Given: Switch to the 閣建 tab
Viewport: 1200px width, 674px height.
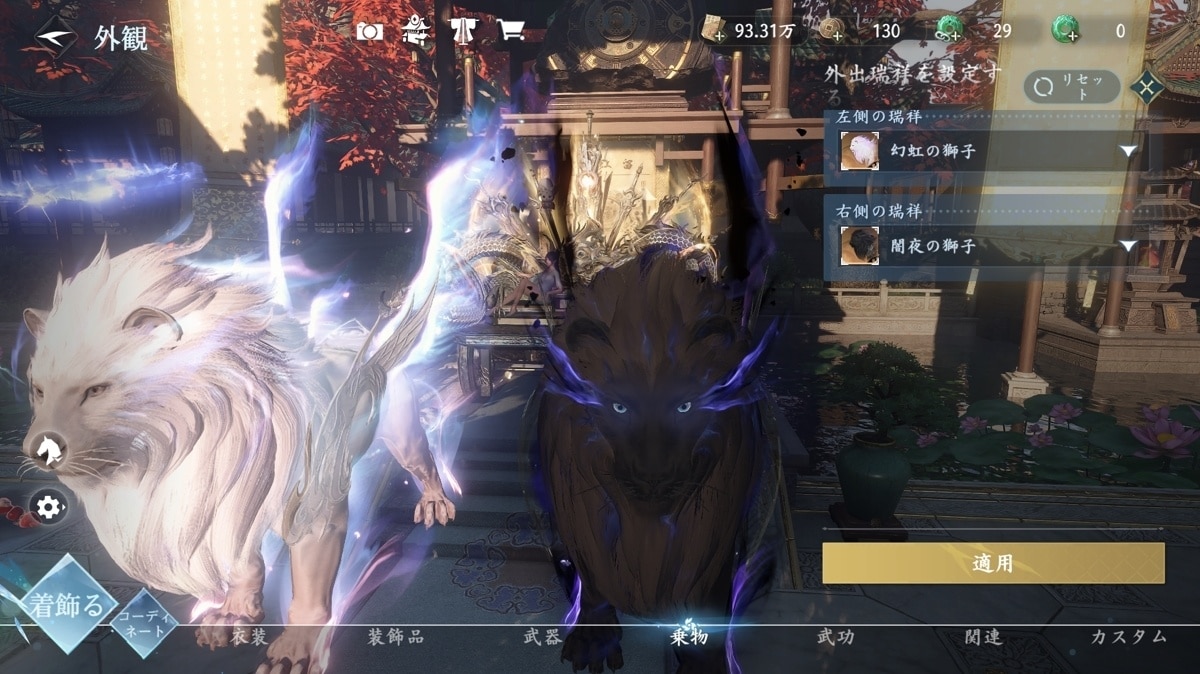Looking at the screenshot, I should pos(982,637).
